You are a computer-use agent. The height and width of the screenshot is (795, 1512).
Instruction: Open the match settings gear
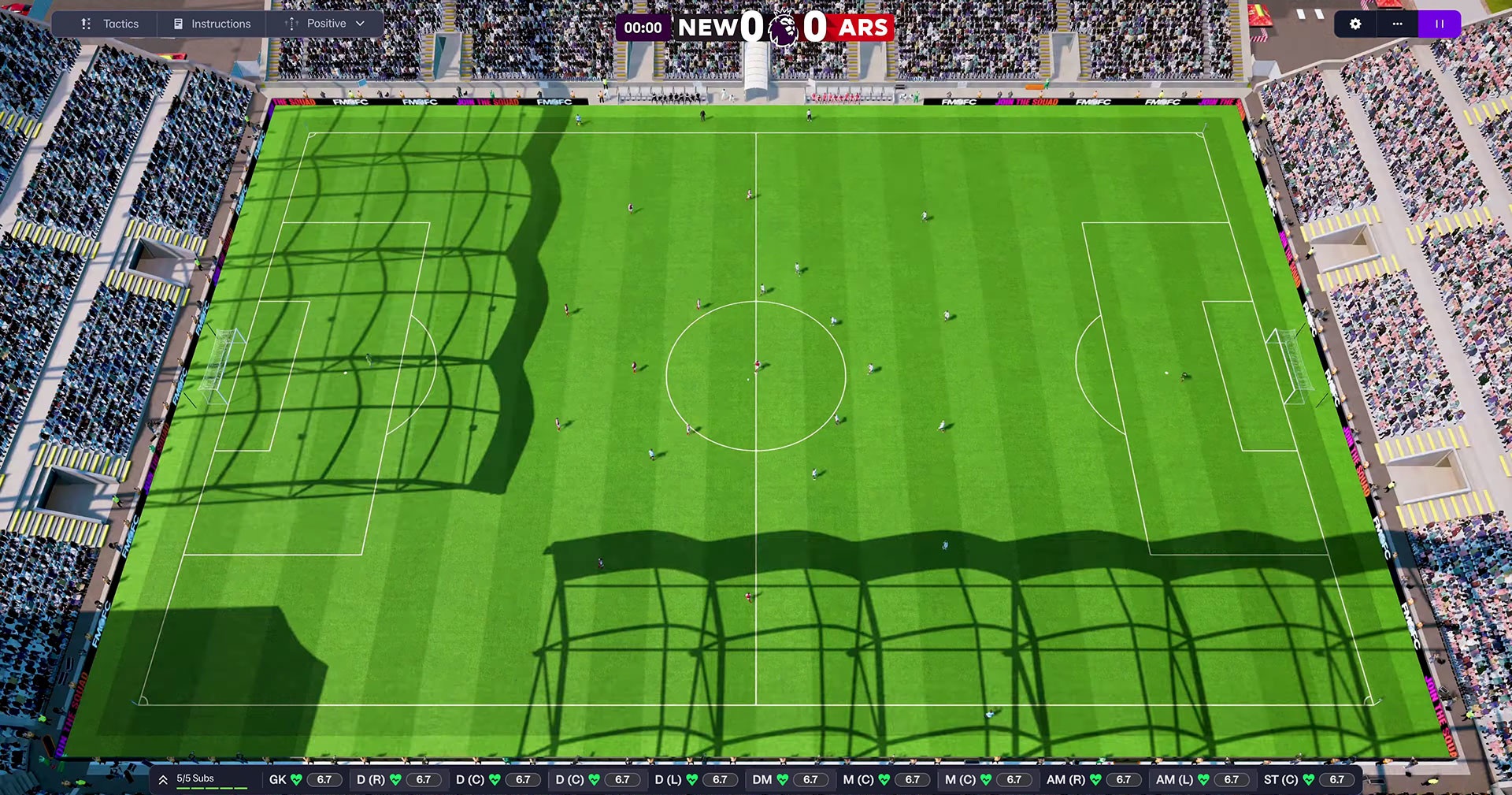(1355, 24)
